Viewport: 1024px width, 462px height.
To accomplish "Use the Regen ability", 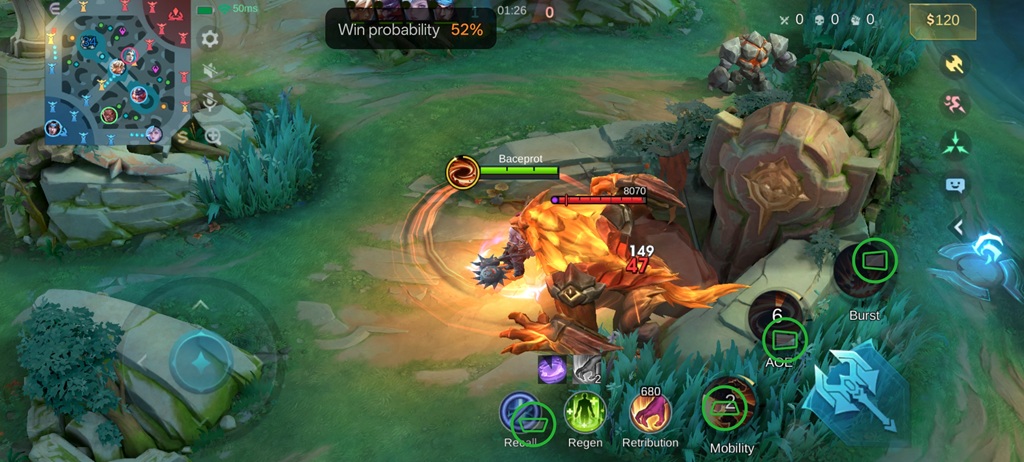I will coord(585,413).
